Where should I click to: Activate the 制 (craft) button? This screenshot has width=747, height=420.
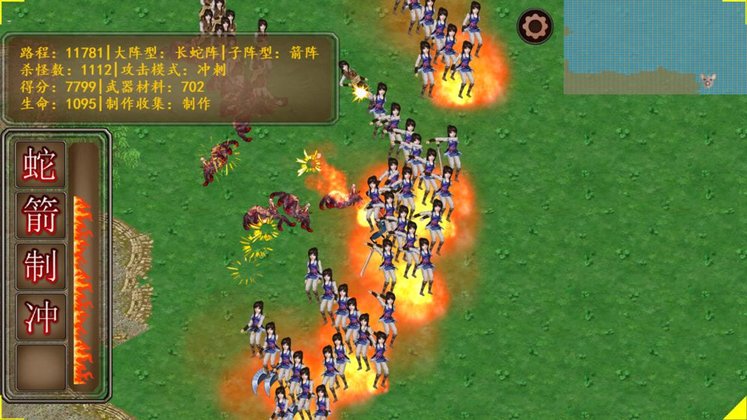click(x=40, y=266)
